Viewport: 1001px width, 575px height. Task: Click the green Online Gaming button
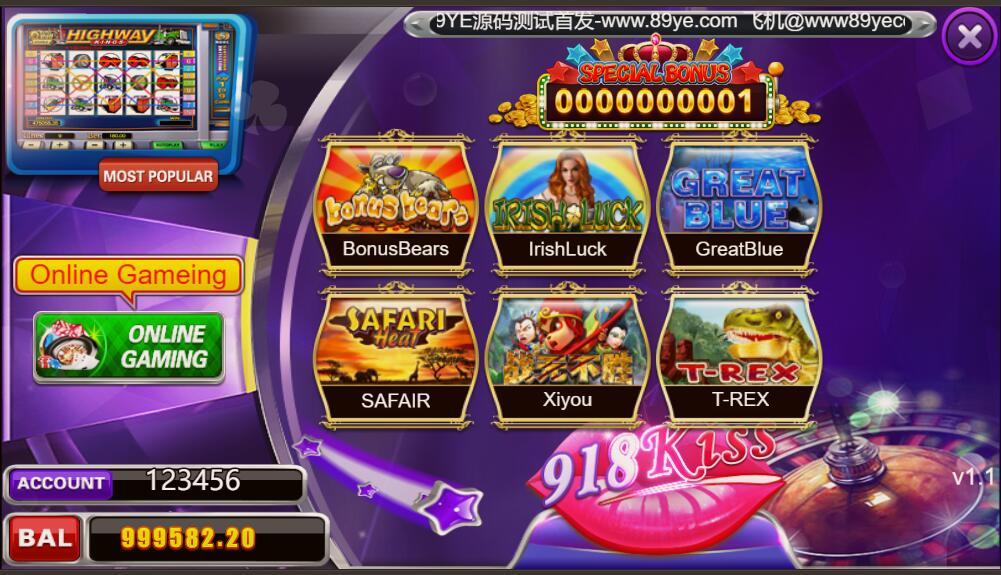tap(128, 347)
